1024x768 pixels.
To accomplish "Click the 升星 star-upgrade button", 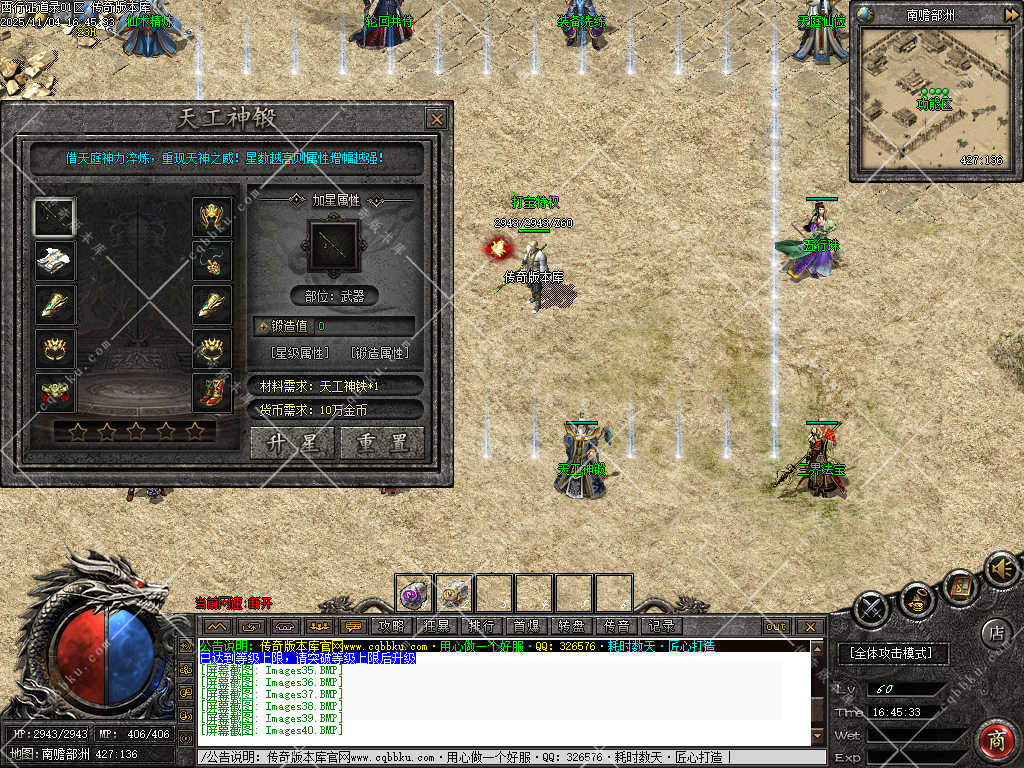I will tap(293, 443).
